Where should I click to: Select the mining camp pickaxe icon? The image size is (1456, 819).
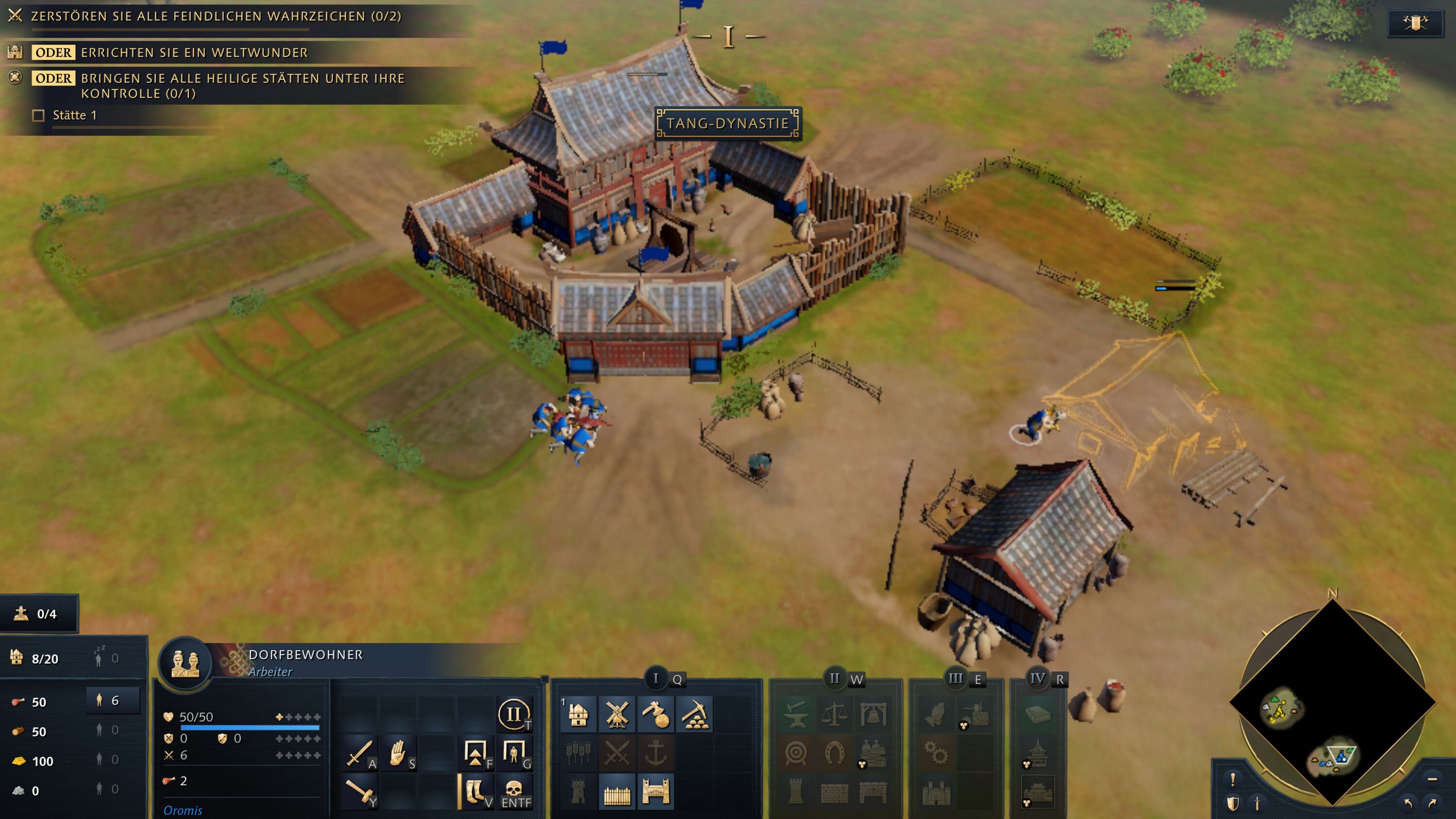point(694,715)
